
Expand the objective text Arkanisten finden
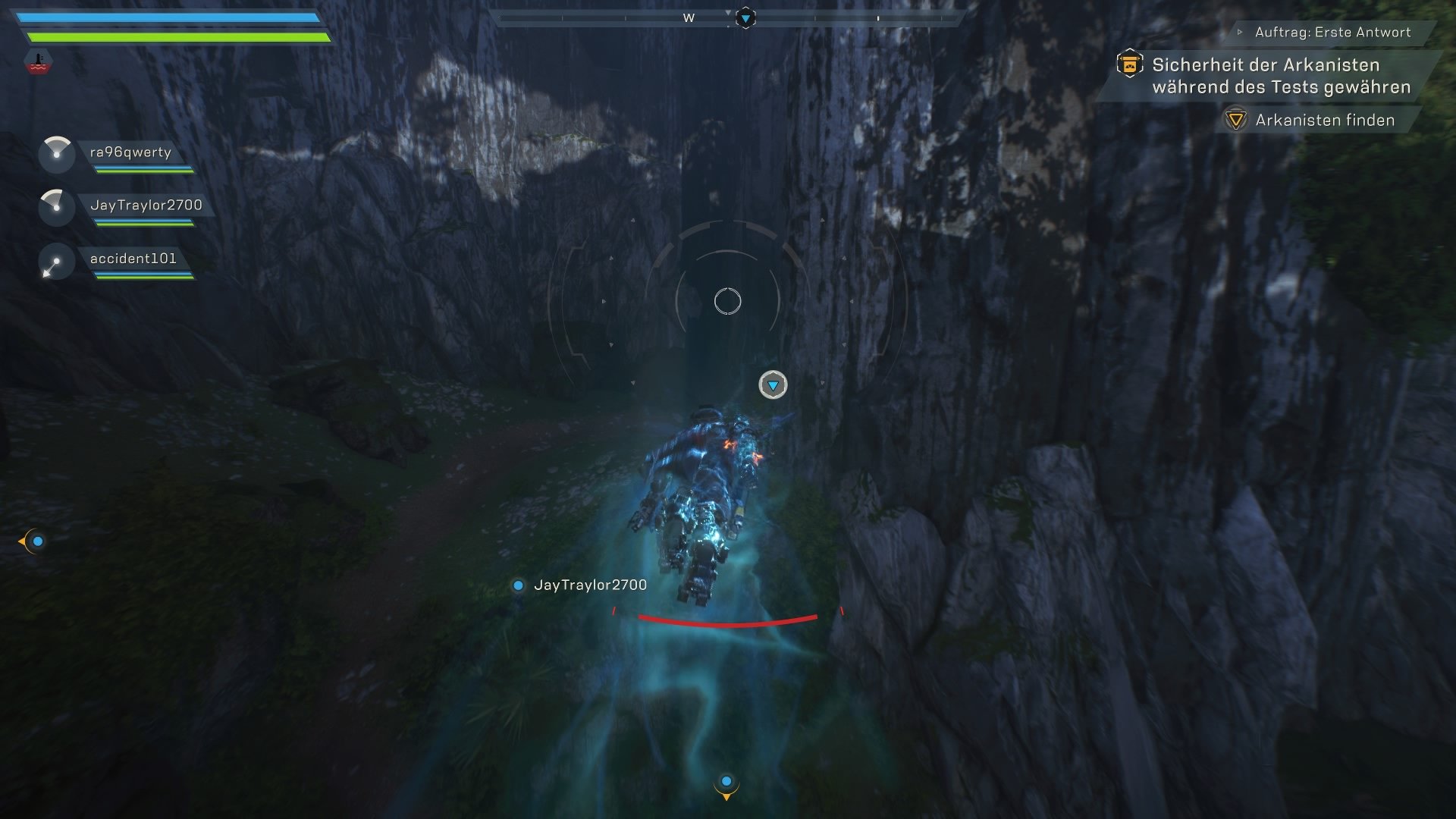point(1325,119)
